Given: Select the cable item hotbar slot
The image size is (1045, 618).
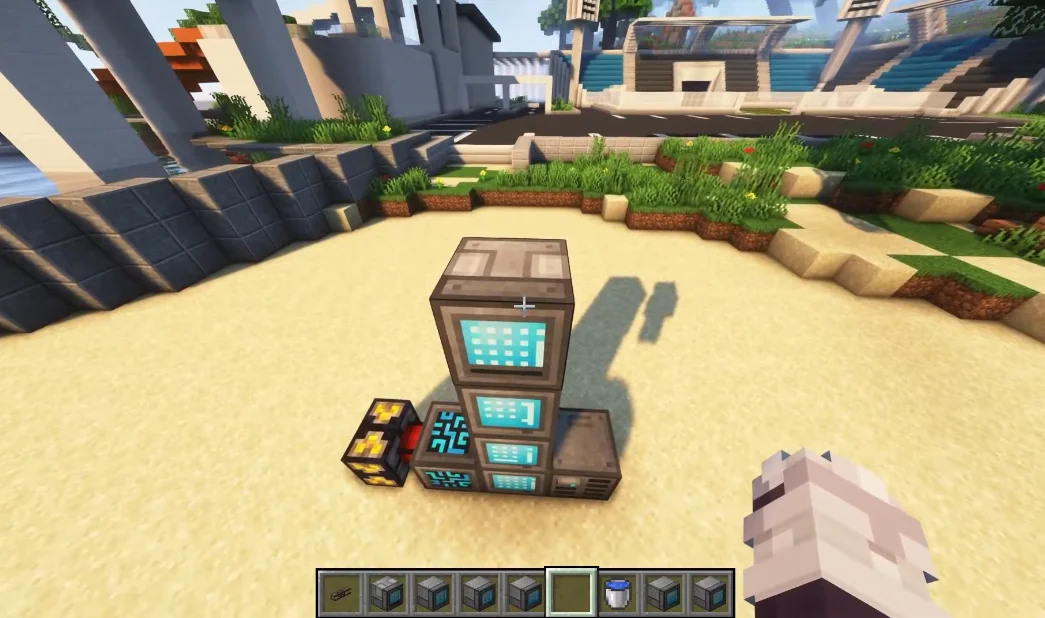Looking at the screenshot, I should click(x=341, y=593).
